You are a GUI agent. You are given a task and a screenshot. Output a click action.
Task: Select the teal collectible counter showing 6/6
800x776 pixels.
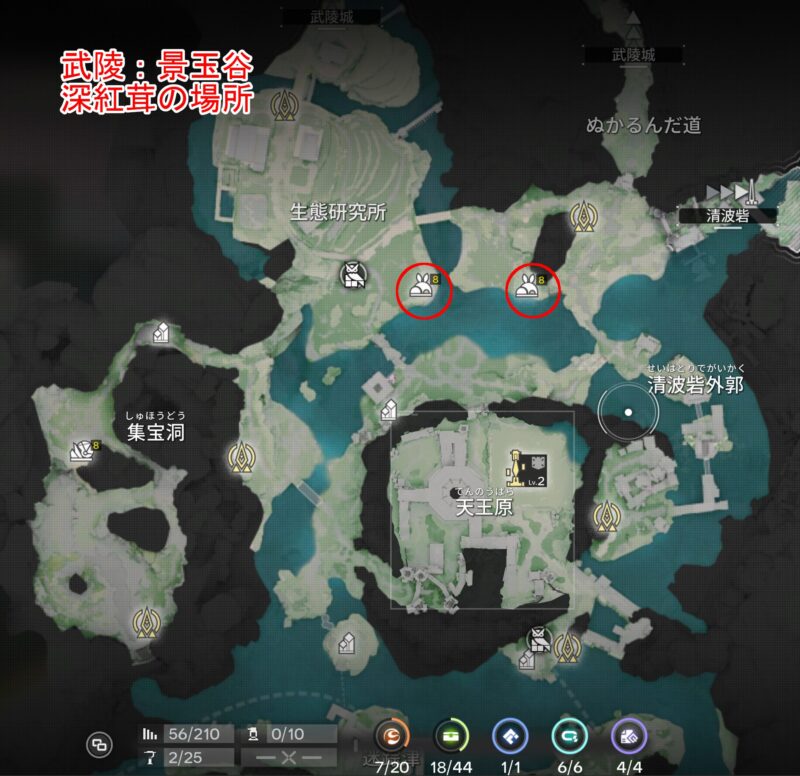(x=570, y=738)
